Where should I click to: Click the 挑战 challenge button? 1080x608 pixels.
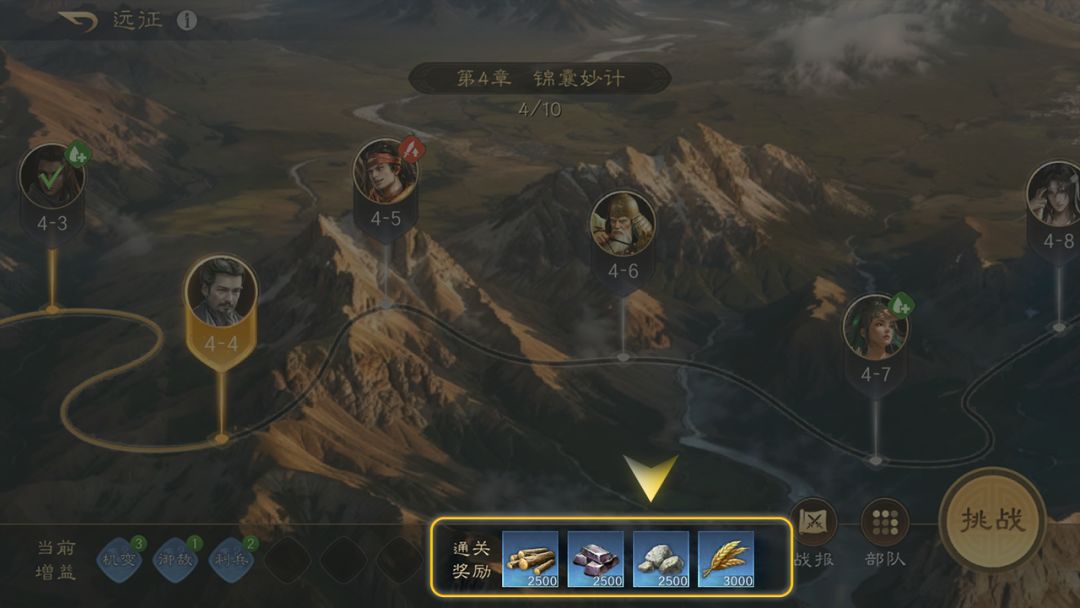coord(992,521)
